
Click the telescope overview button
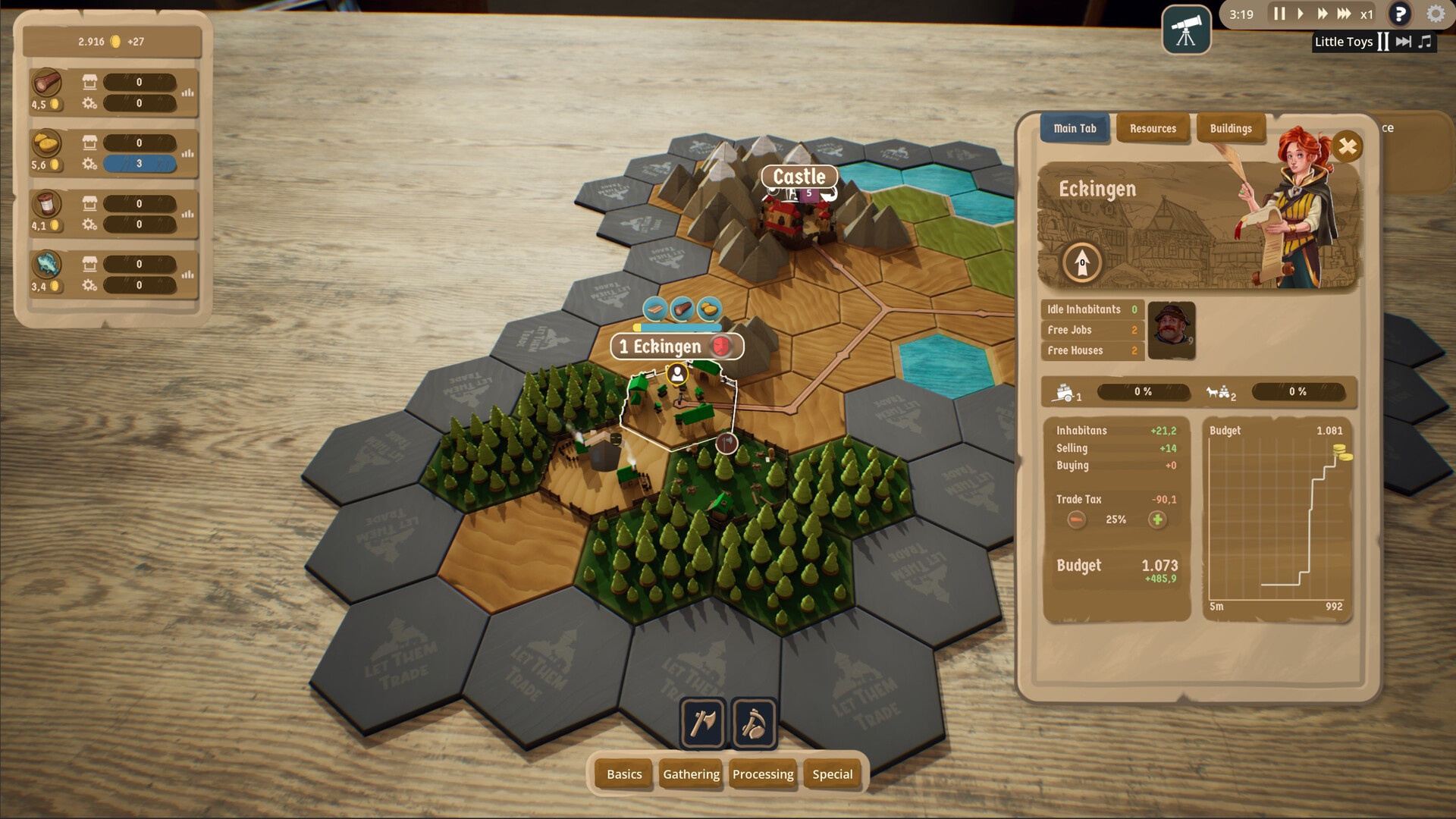[1186, 30]
